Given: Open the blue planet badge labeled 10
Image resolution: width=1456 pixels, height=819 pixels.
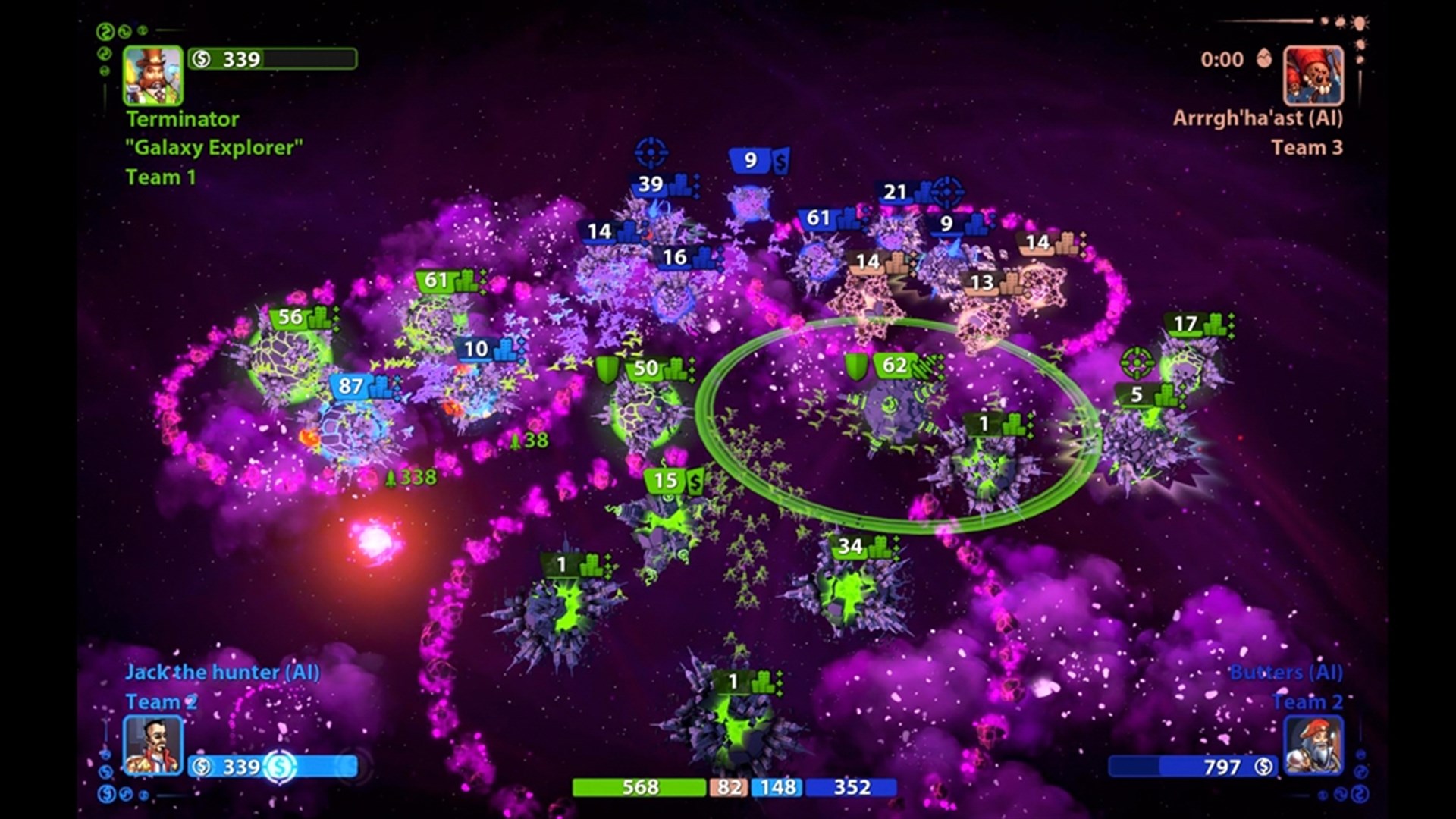Looking at the screenshot, I should click(475, 348).
